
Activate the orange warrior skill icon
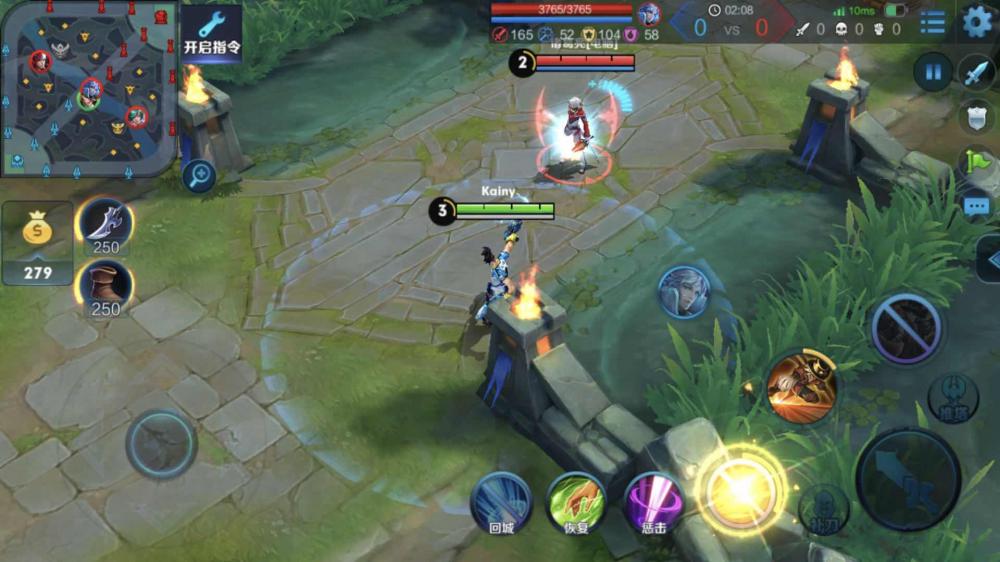pos(801,387)
